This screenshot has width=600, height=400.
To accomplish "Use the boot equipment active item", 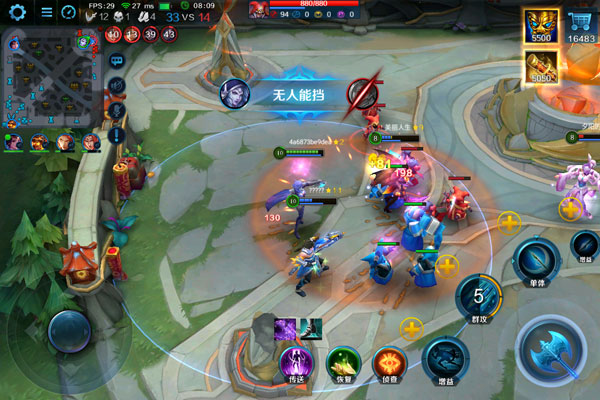I will point(310,326).
